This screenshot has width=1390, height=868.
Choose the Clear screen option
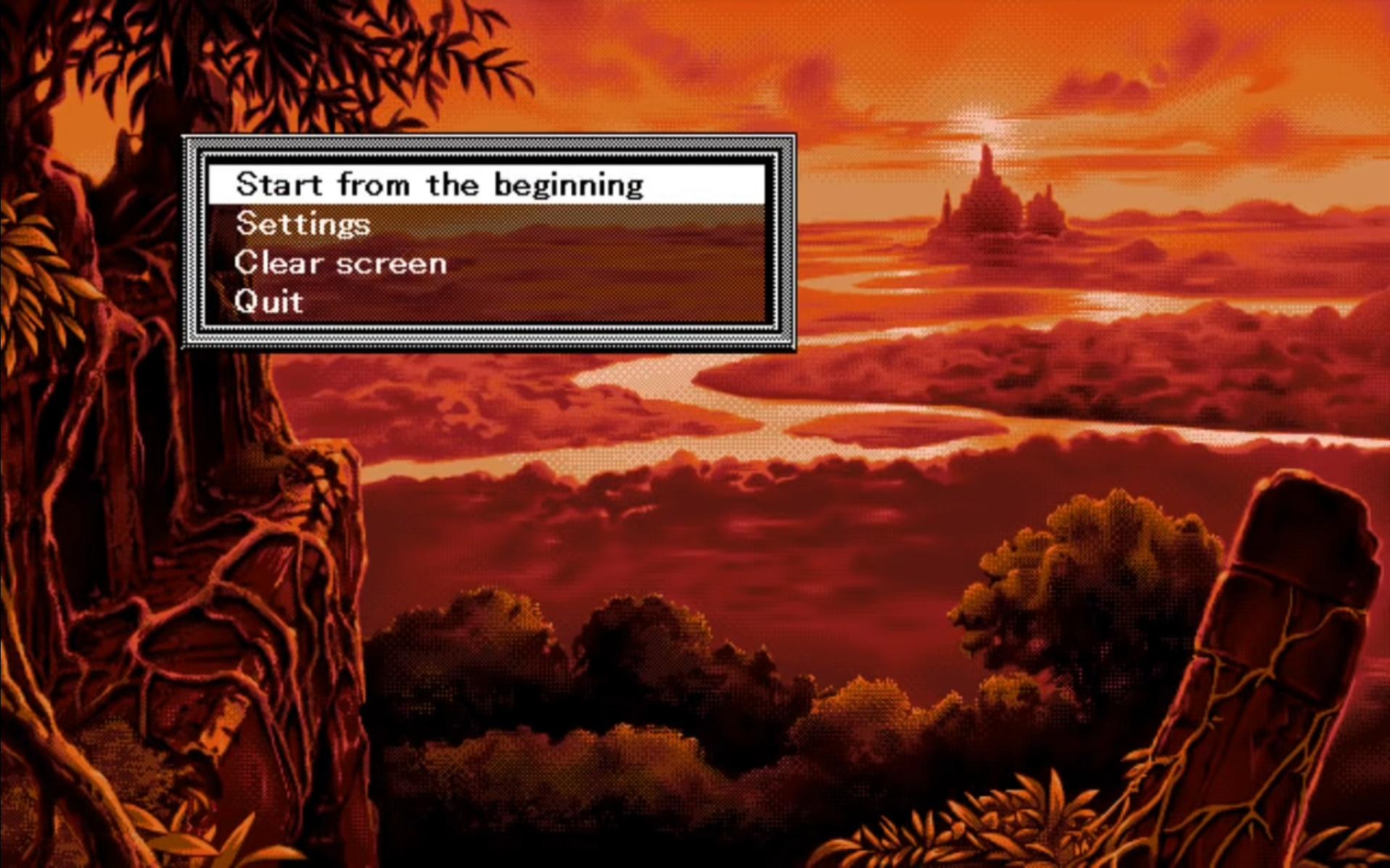[340, 263]
